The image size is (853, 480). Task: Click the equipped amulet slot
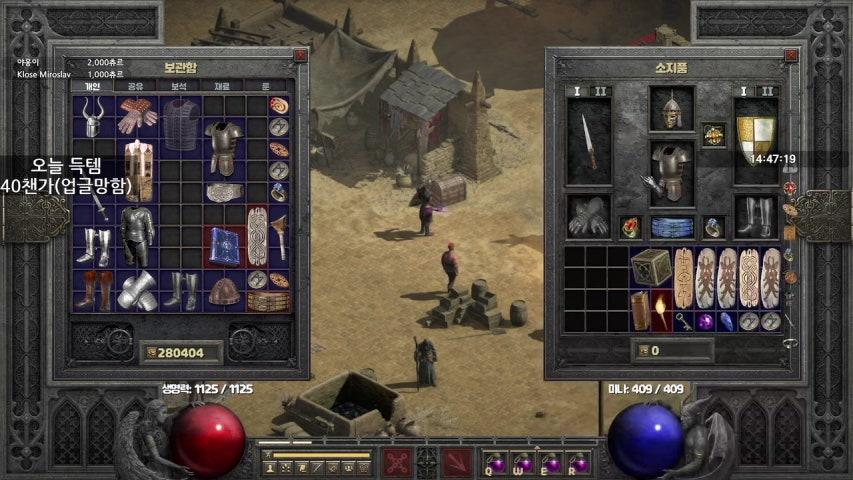[713, 134]
